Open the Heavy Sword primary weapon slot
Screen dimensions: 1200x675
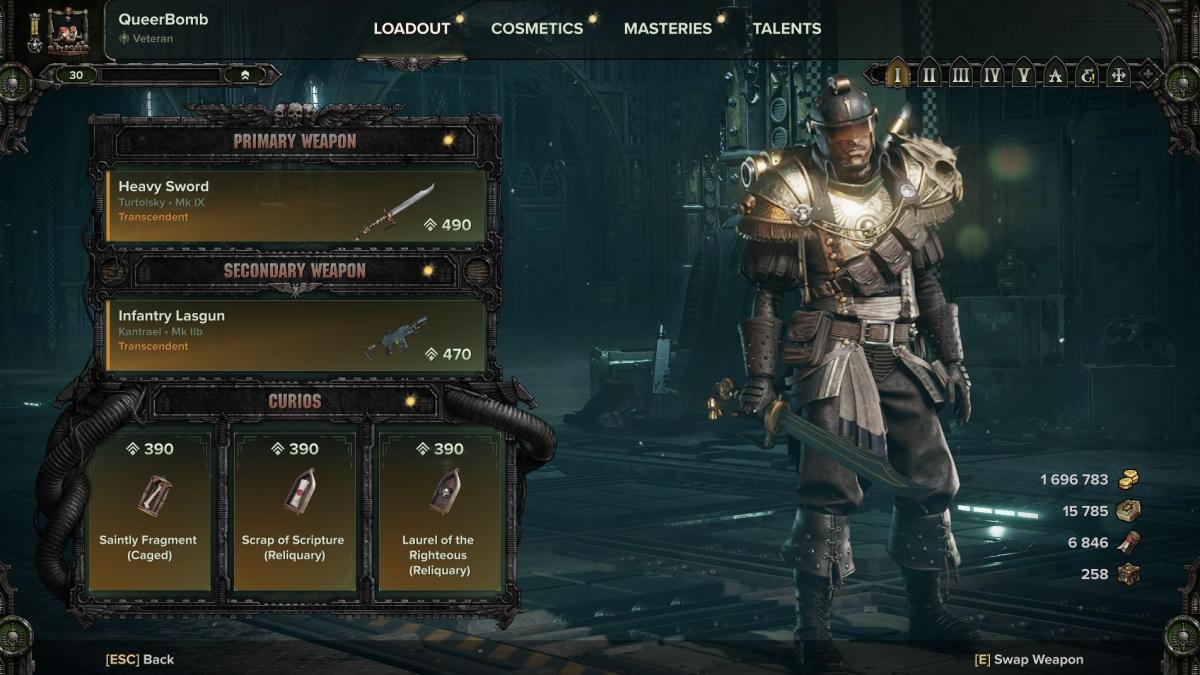coord(296,206)
